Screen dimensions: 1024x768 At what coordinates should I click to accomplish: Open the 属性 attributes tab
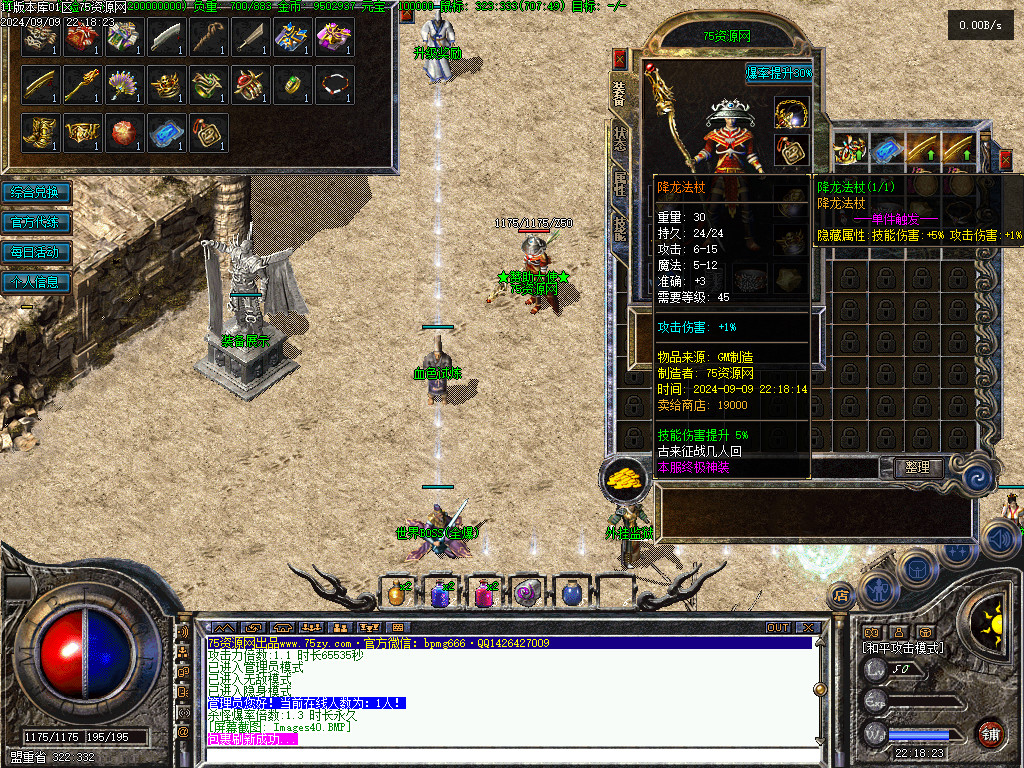pyautogui.click(x=620, y=183)
